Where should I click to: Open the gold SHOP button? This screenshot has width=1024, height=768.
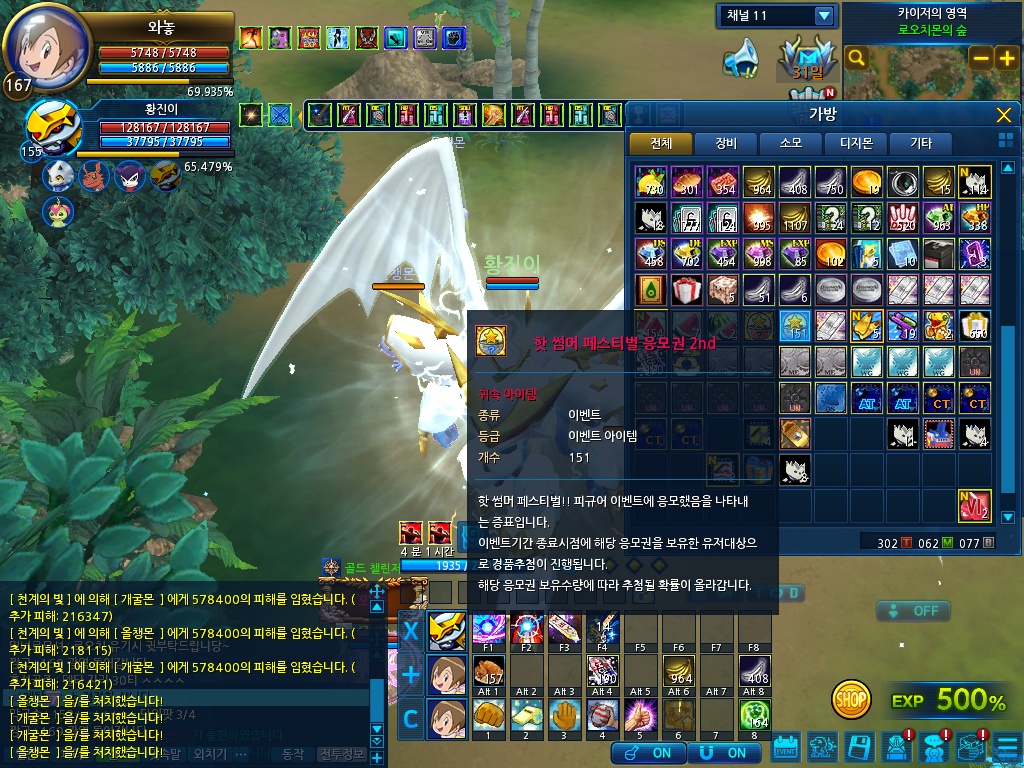(x=851, y=696)
